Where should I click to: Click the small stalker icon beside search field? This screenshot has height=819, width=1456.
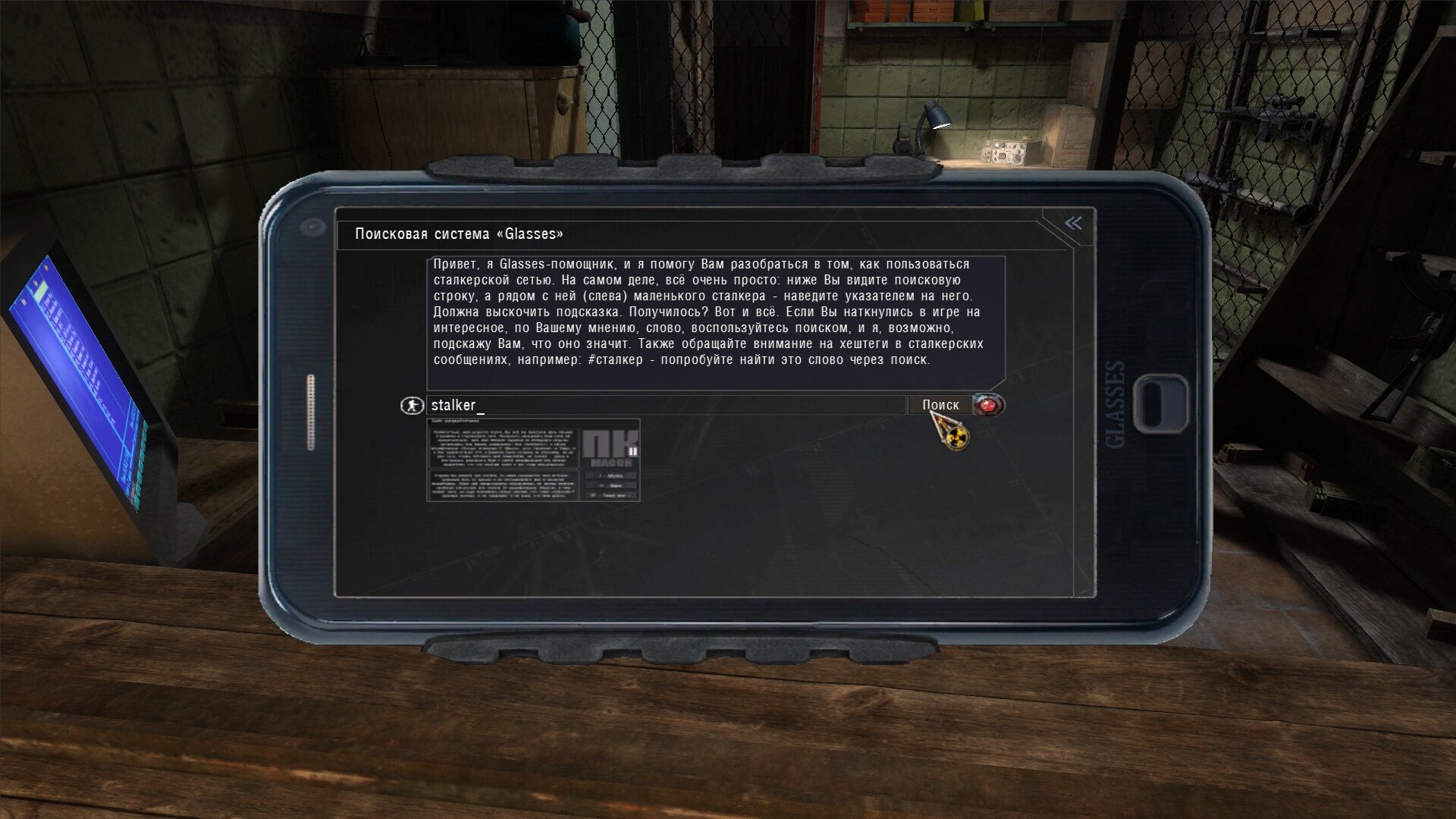(x=412, y=406)
